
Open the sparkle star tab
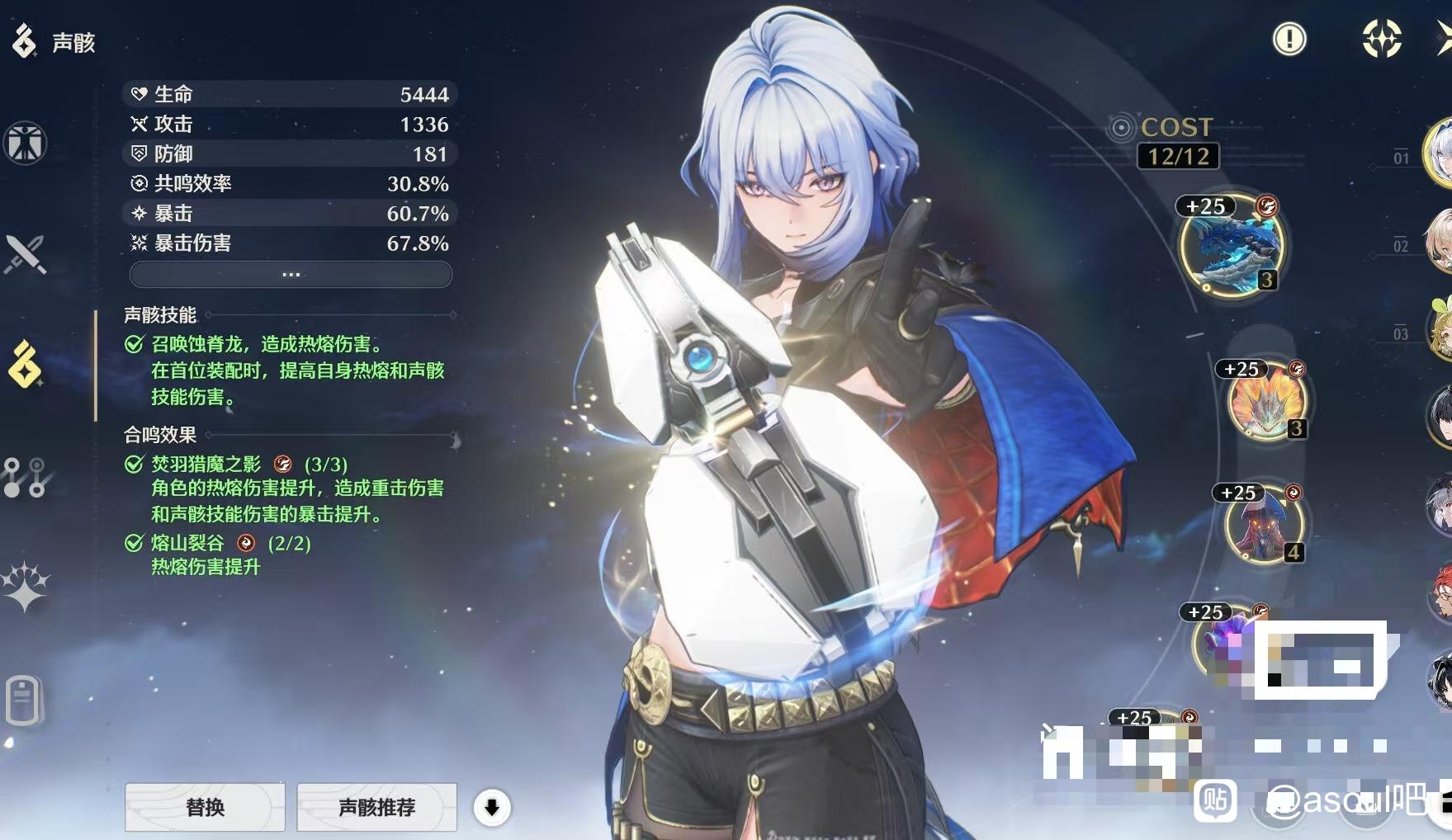click(26, 587)
